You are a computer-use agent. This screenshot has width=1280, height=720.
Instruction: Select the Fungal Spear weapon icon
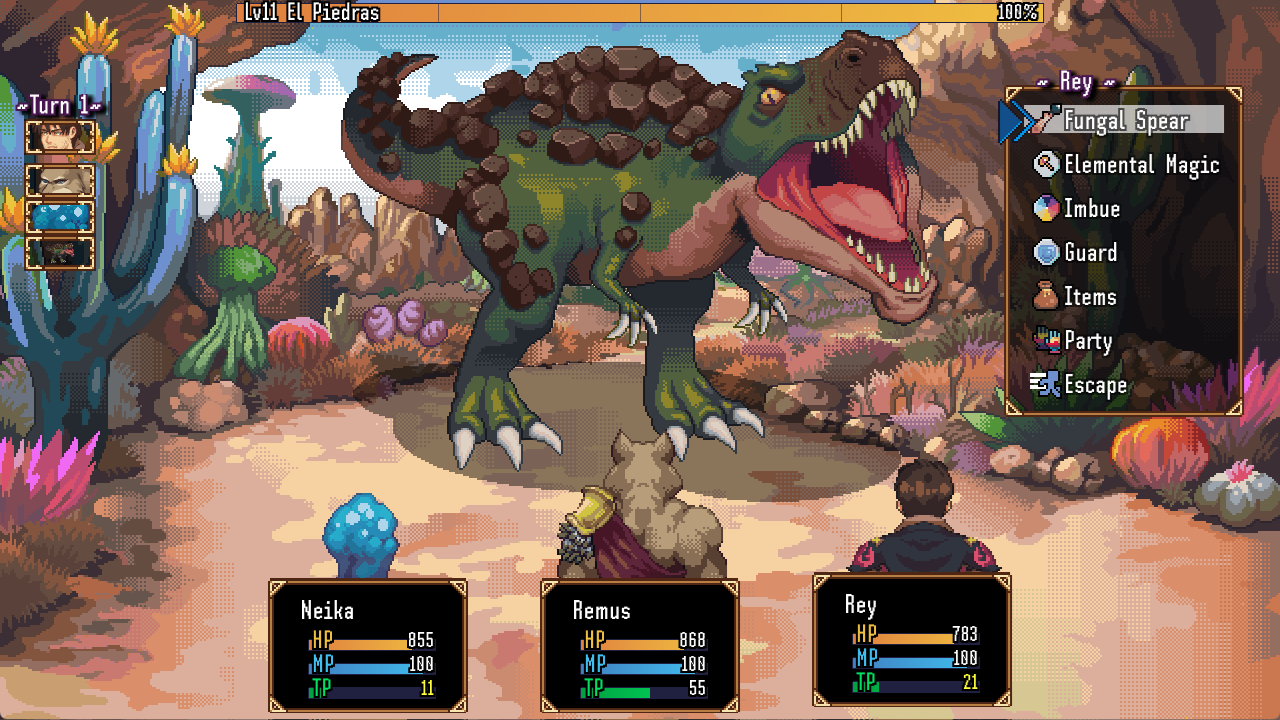pyautogui.click(x=1045, y=120)
